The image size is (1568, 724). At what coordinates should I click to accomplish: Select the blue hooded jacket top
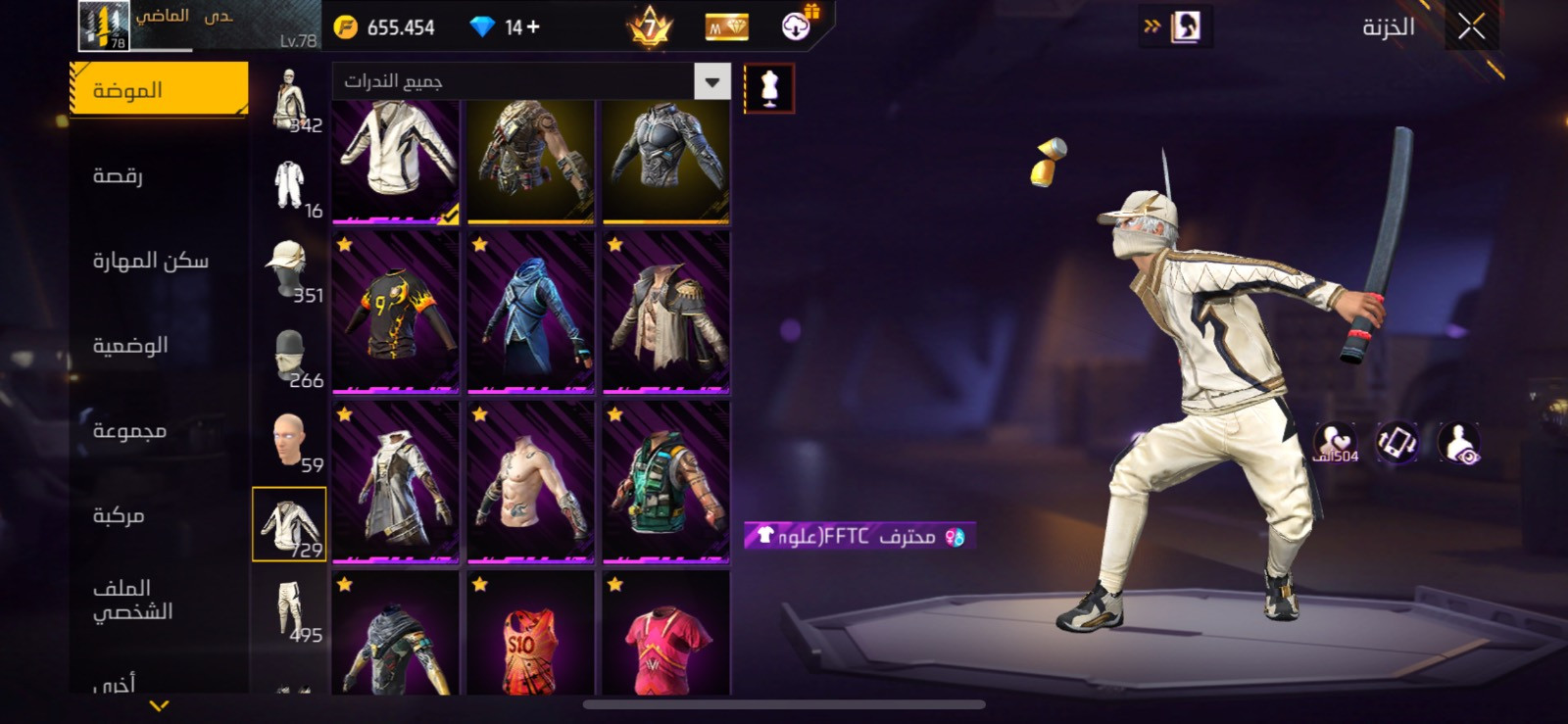(530, 313)
